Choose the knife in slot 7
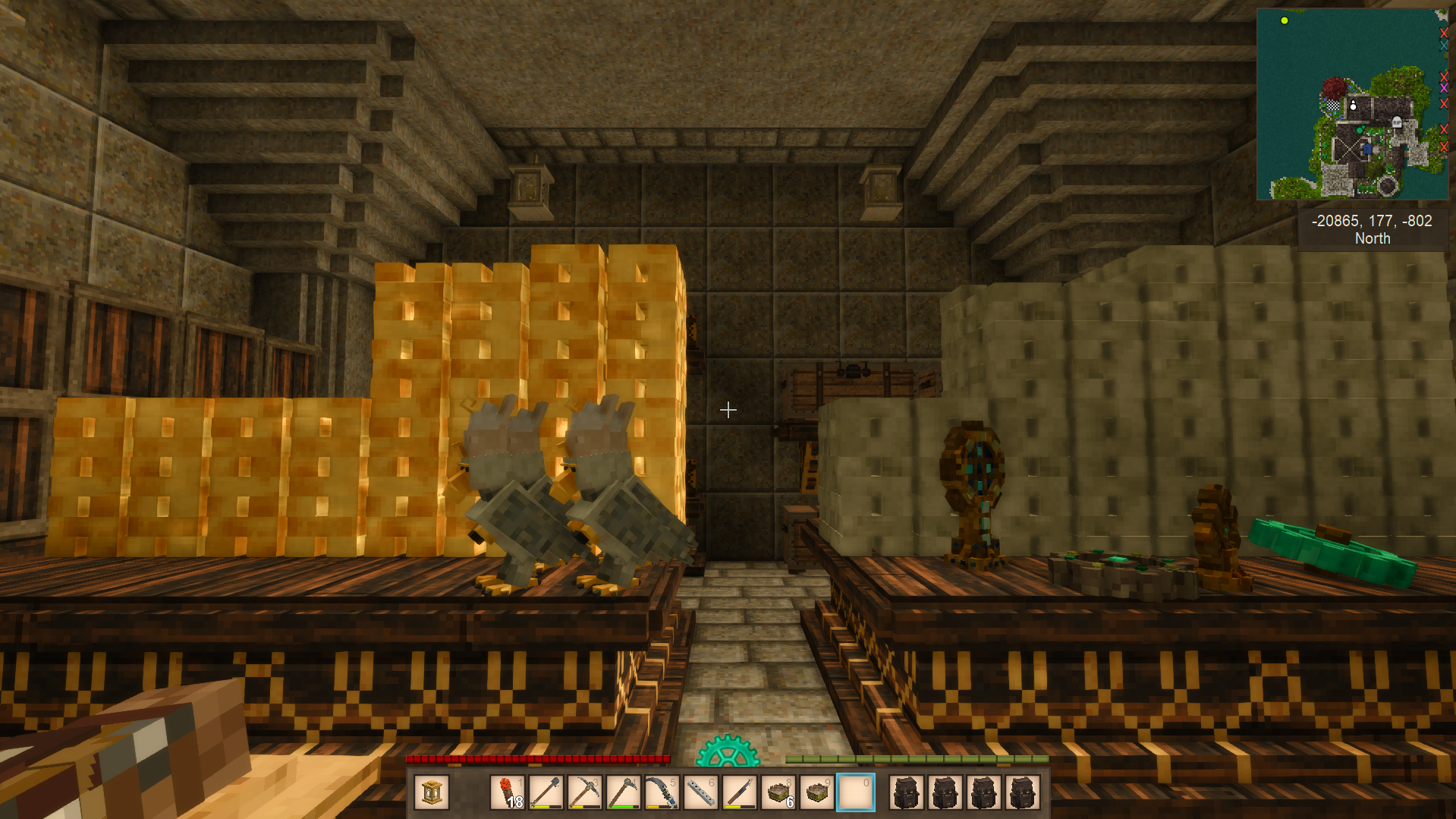 pos(740,793)
